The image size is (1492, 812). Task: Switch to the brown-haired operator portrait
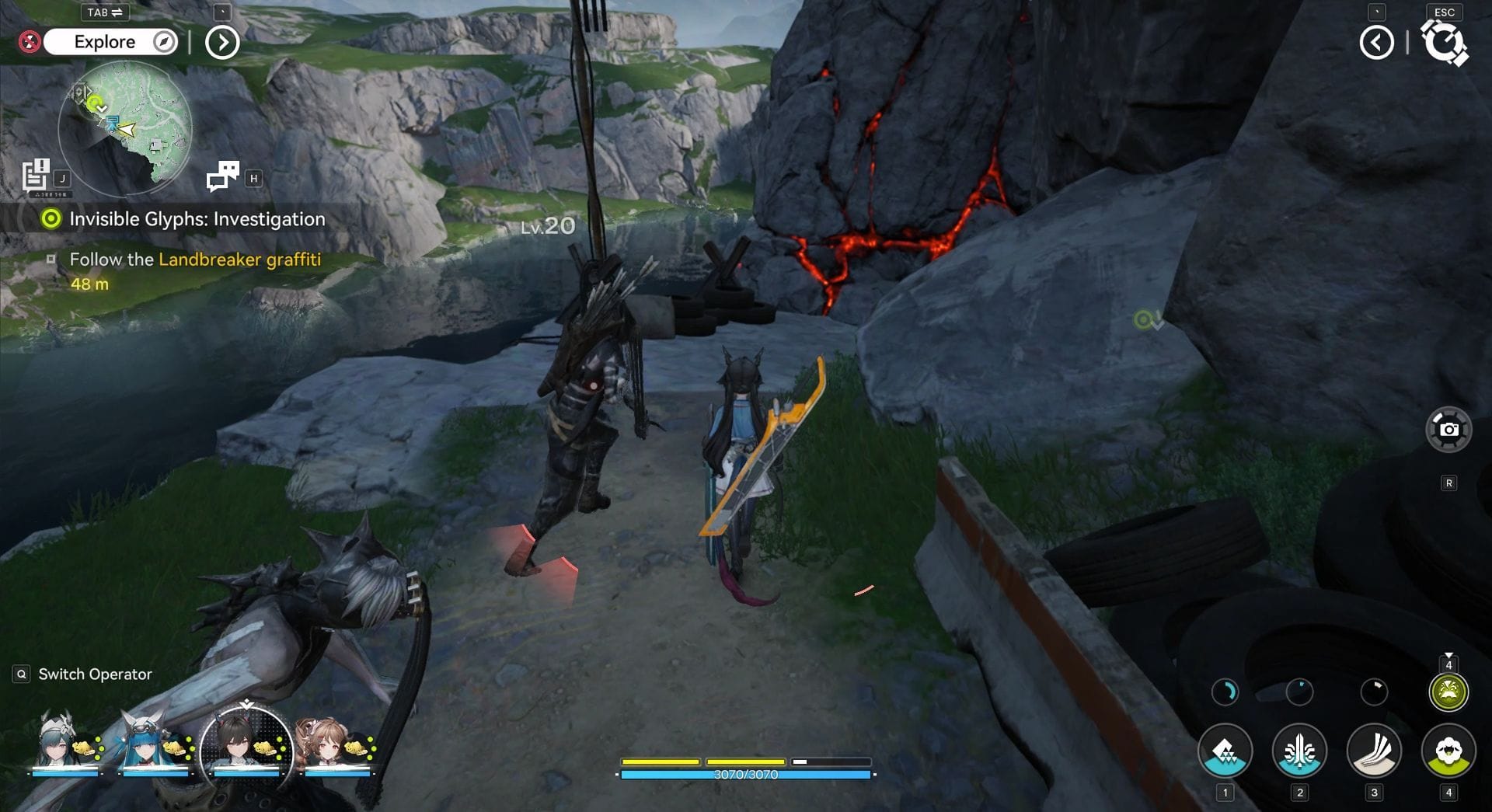328,744
